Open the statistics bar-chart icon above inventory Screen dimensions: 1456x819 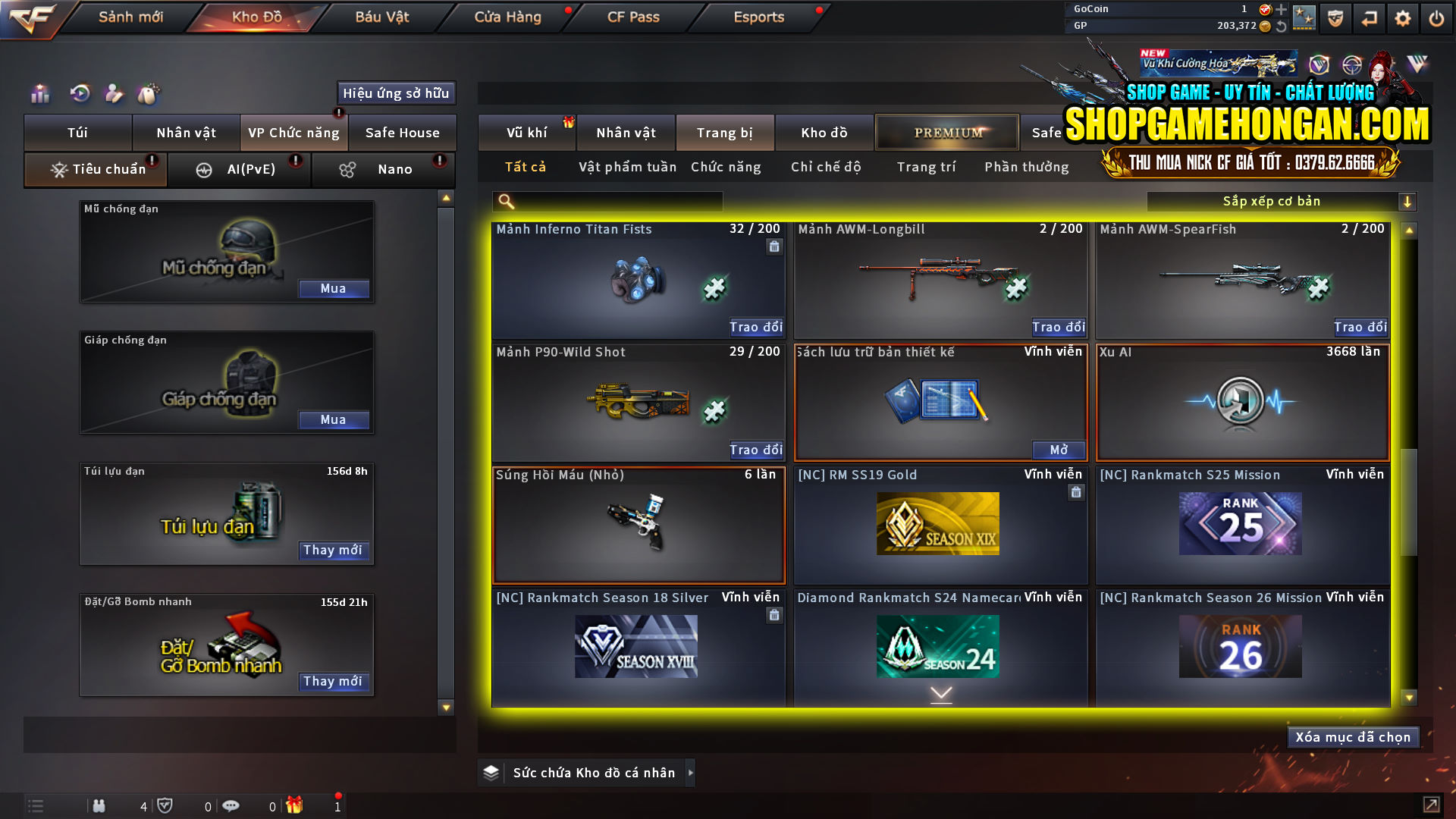(x=39, y=94)
